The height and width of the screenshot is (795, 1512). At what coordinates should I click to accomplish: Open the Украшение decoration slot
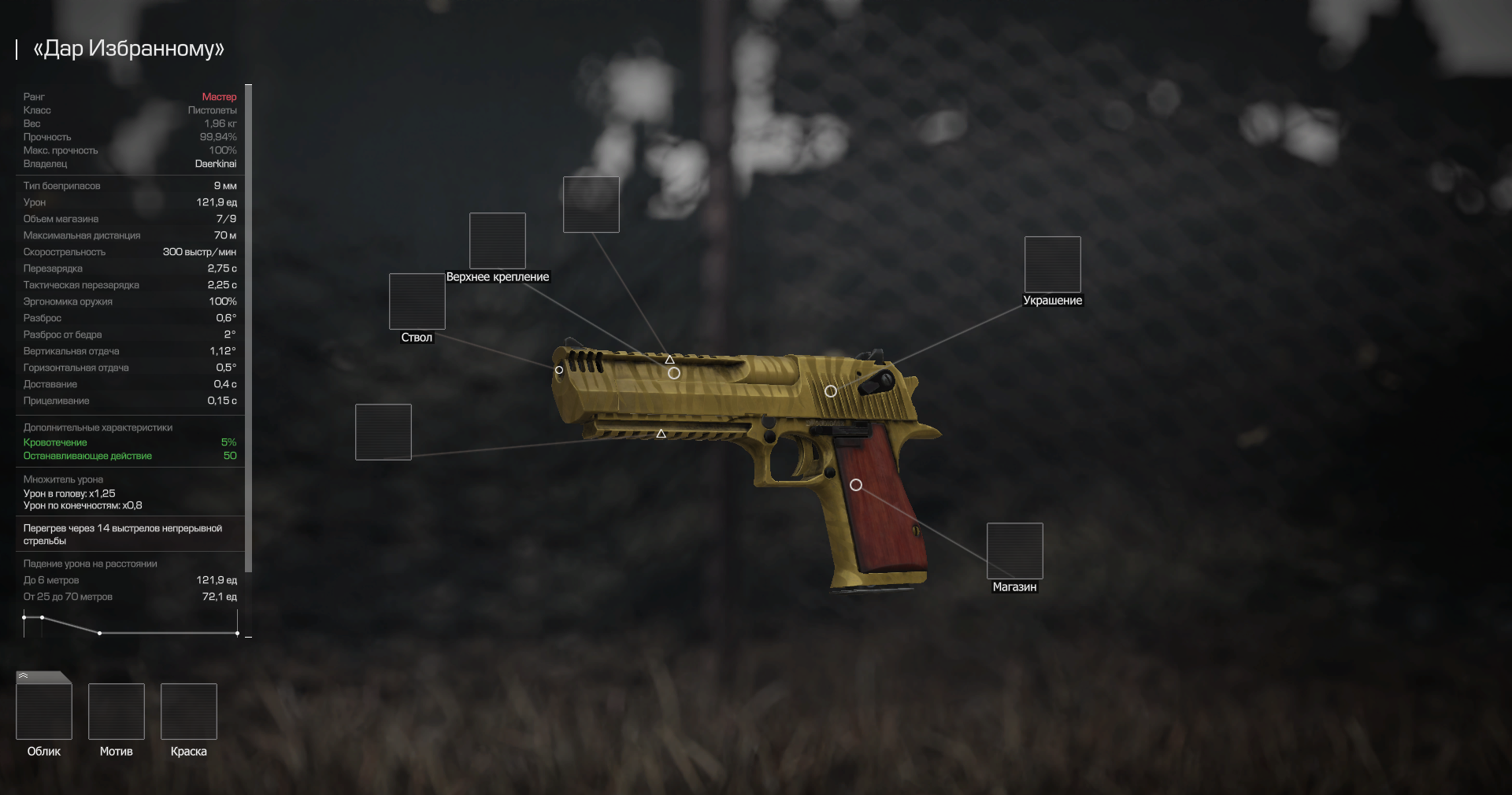click(1052, 264)
